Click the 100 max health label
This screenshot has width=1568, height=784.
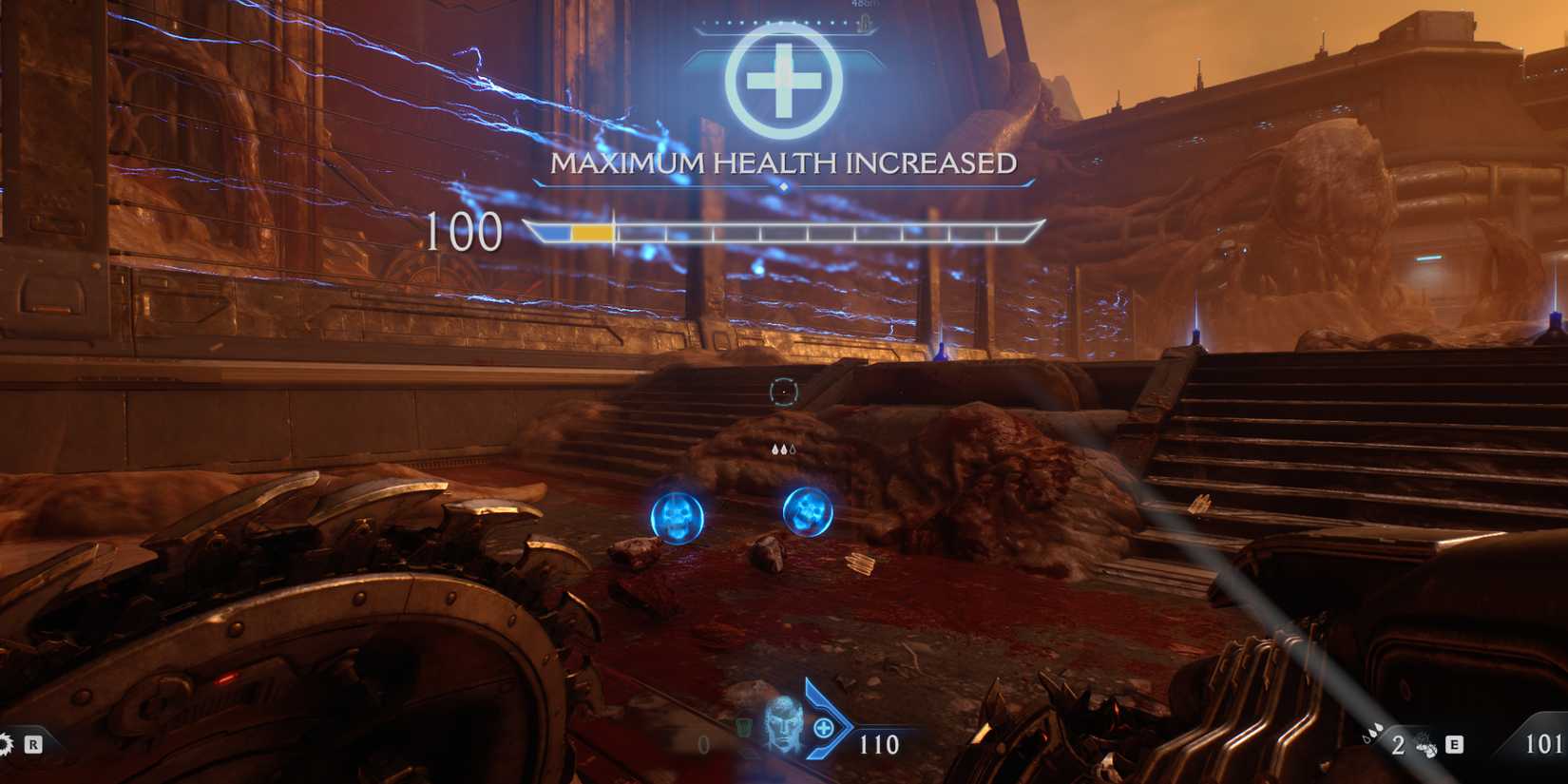tap(464, 231)
